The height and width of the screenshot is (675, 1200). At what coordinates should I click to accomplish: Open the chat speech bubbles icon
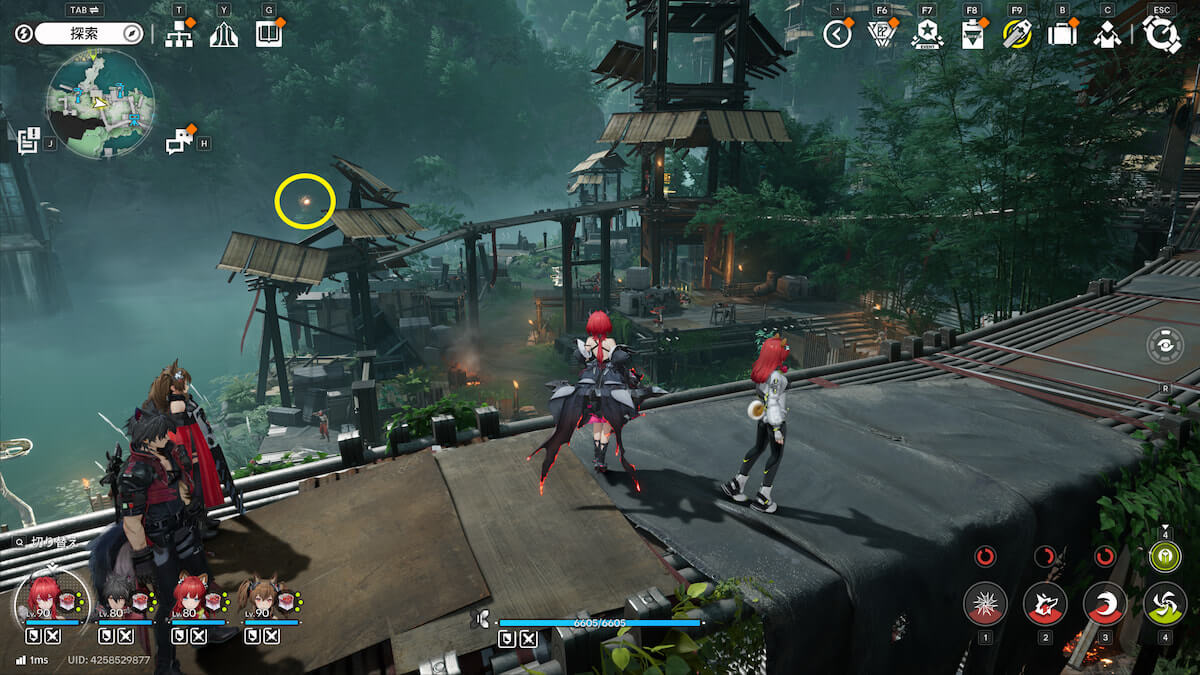pyautogui.click(x=179, y=143)
